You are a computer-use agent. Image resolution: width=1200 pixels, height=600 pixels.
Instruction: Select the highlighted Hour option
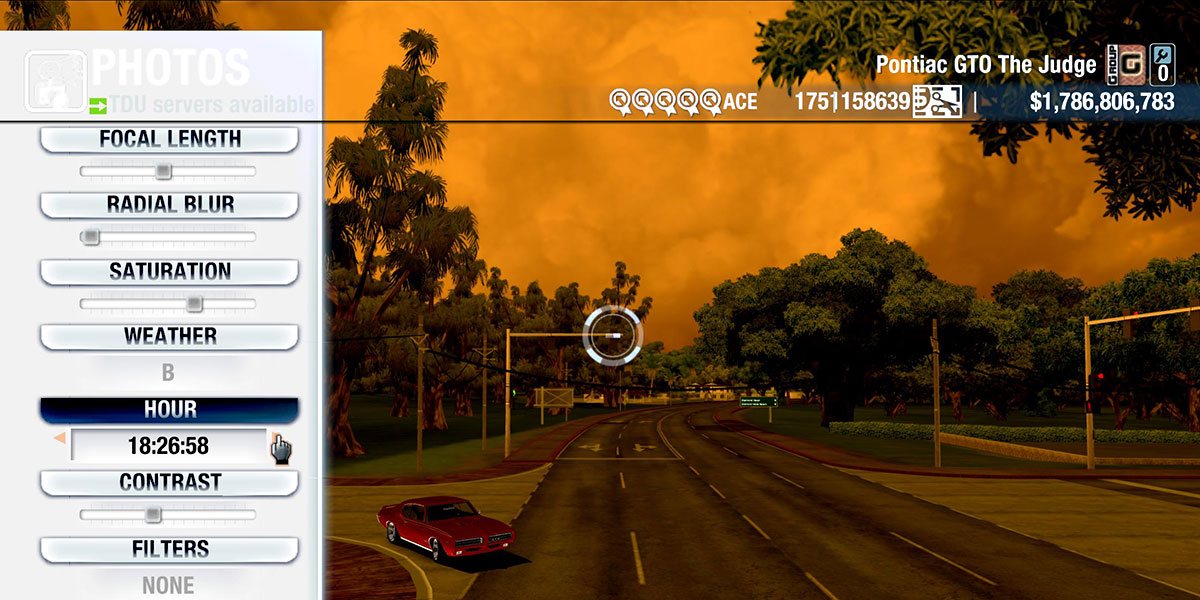tap(169, 410)
